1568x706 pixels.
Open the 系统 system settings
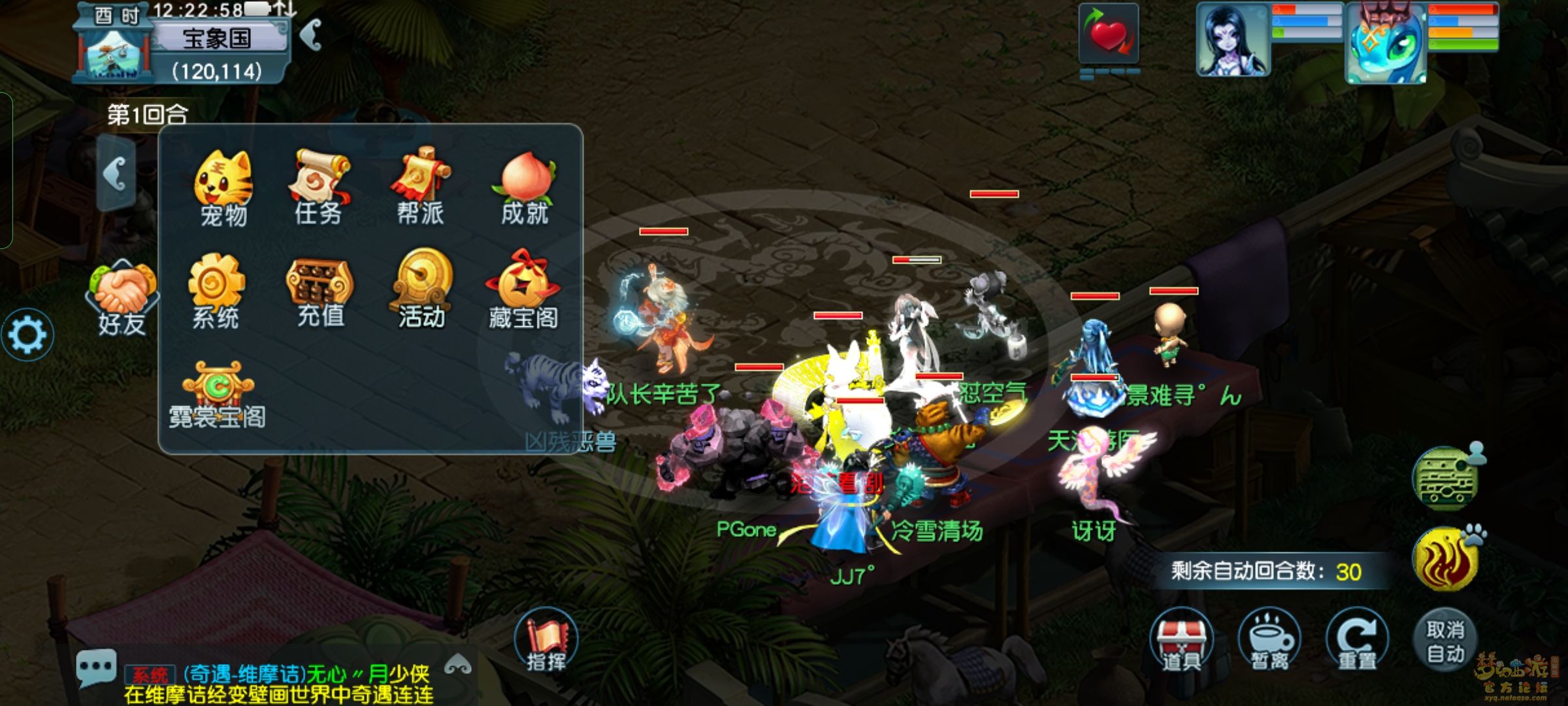click(x=216, y=291)
